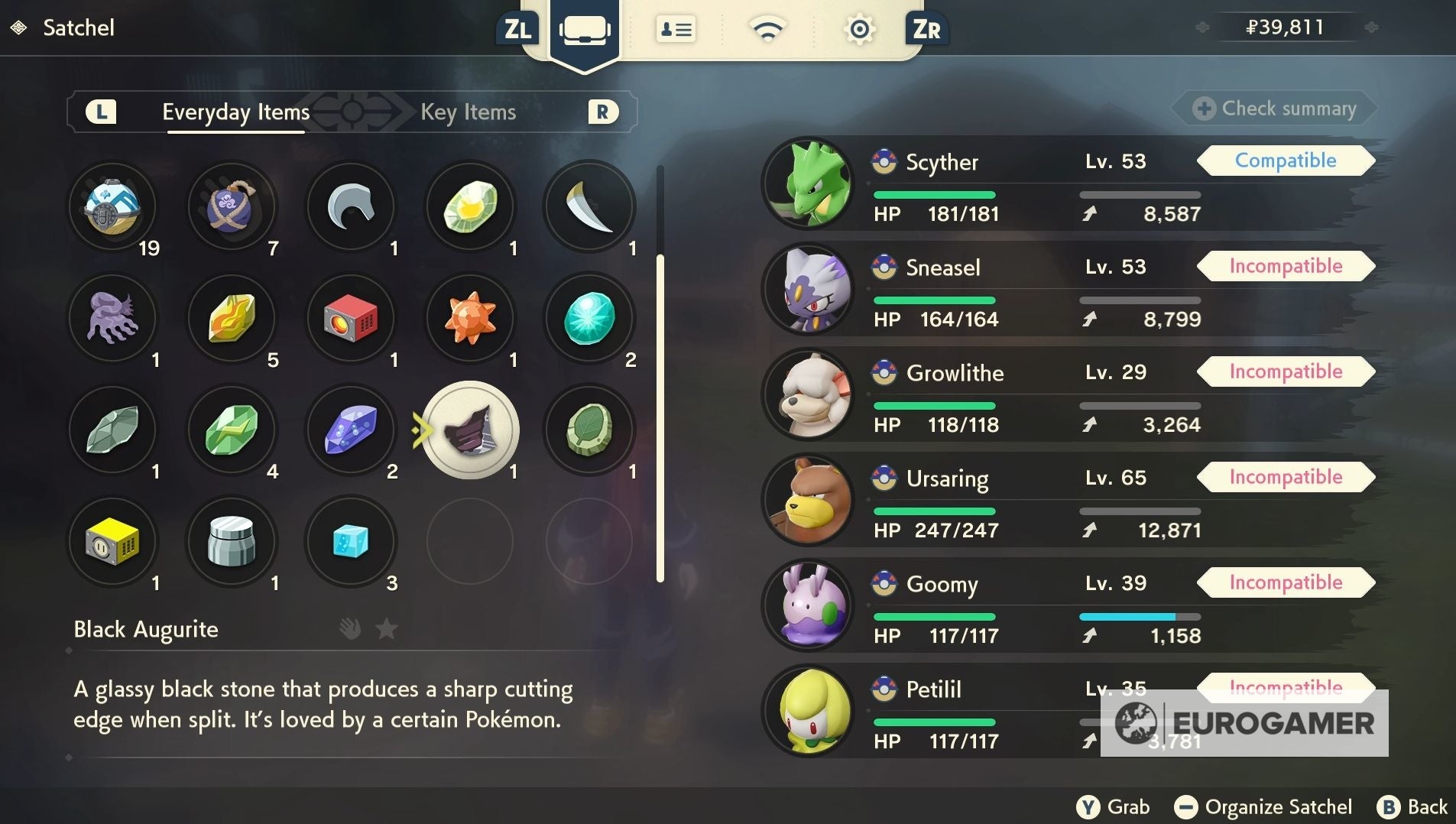
Task: Open the settings gear icon
Action: pyautogui.click(x=860, y=28)
